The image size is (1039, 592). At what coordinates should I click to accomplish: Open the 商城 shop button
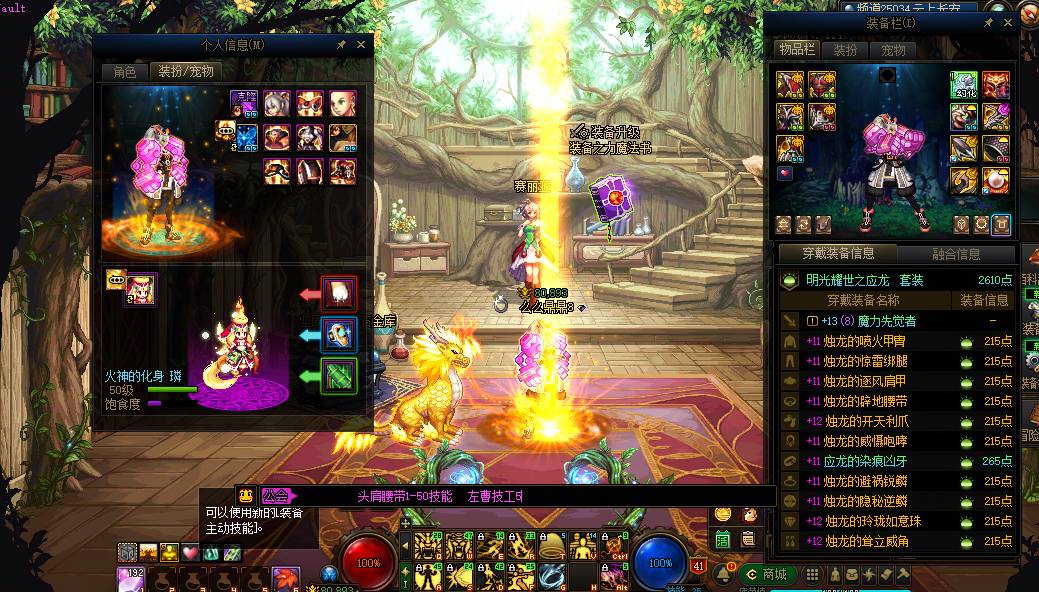click(768, 574)
